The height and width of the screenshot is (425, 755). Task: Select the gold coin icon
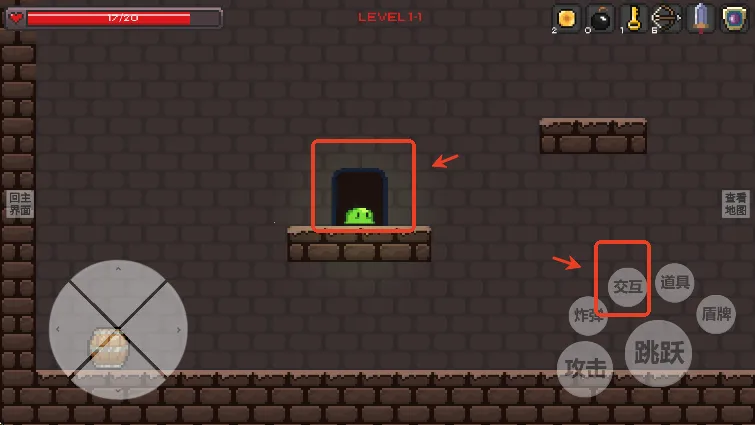(x=567, y=17)
